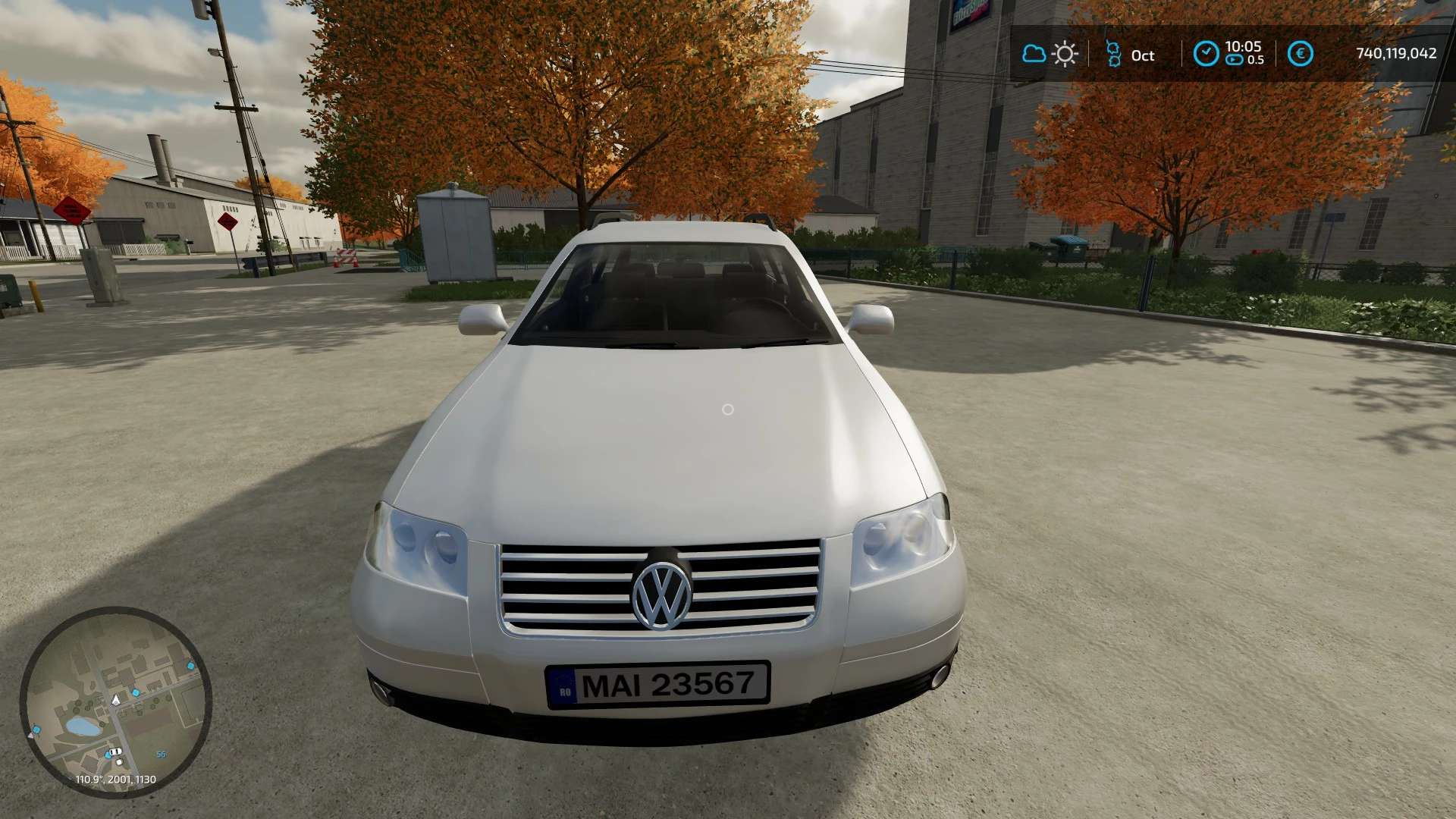This screenshot has height=819, width=1456.
Task: Open the euro money icon
Action: [x=1301, y=54]
